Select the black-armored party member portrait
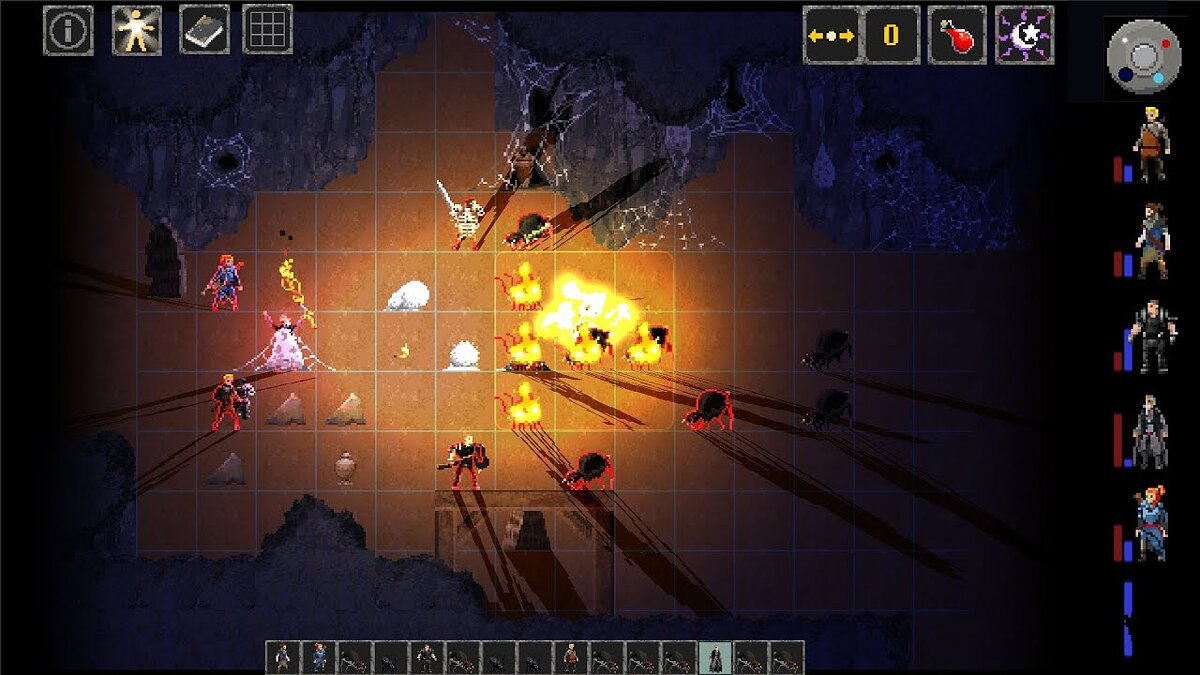 click(1151, 337)
